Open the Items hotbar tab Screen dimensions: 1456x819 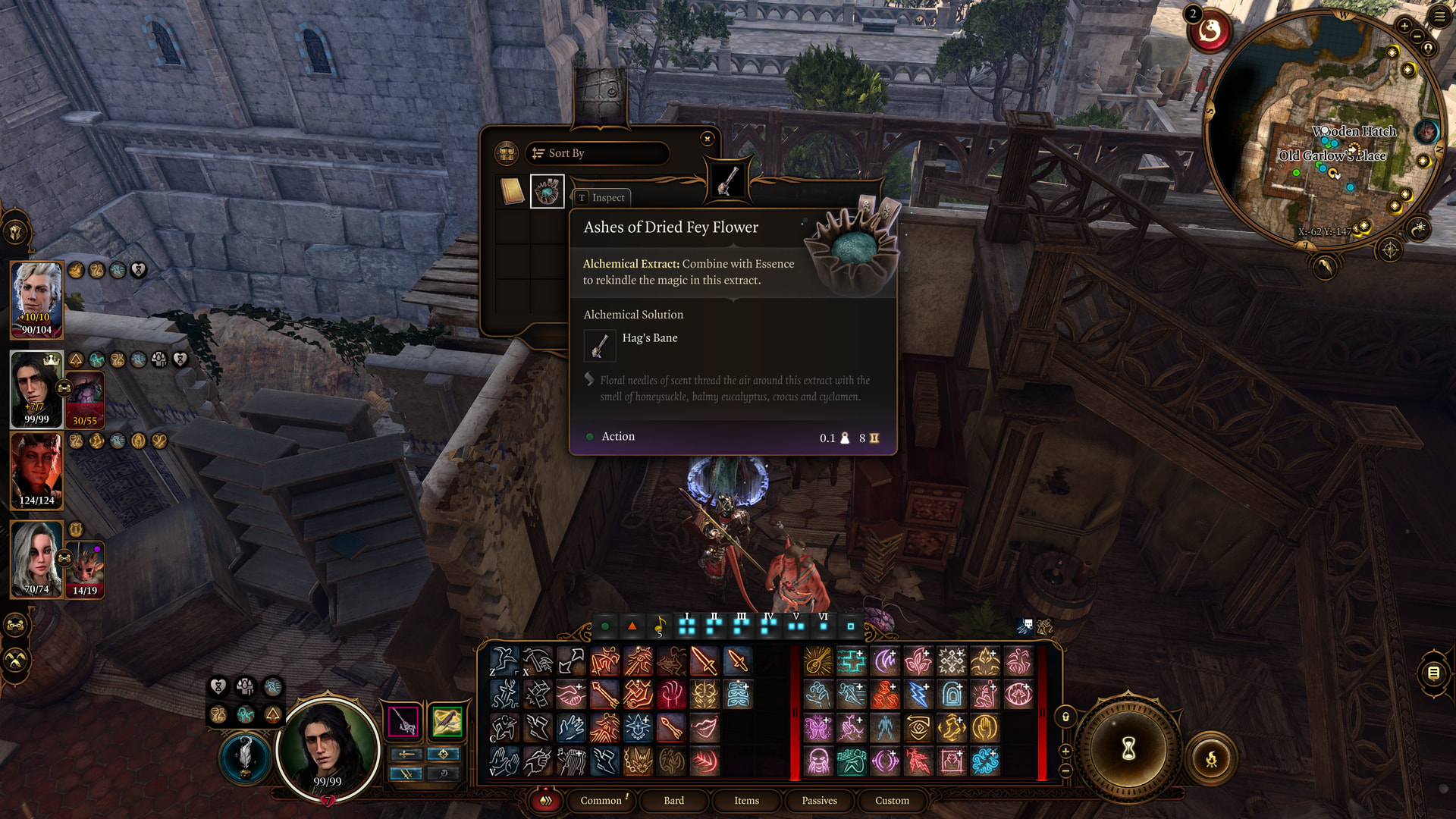746,800
